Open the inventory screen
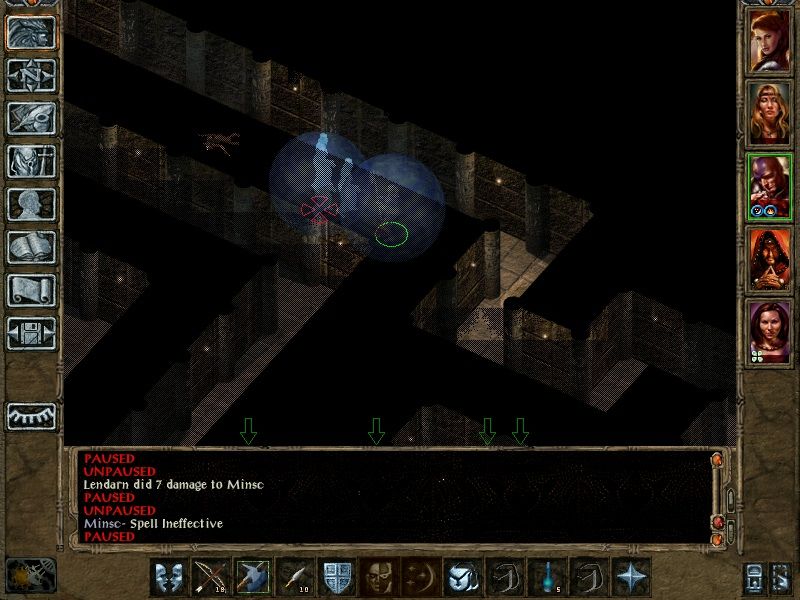This screenshot has height=600, width=800. [x=31, y=161]
